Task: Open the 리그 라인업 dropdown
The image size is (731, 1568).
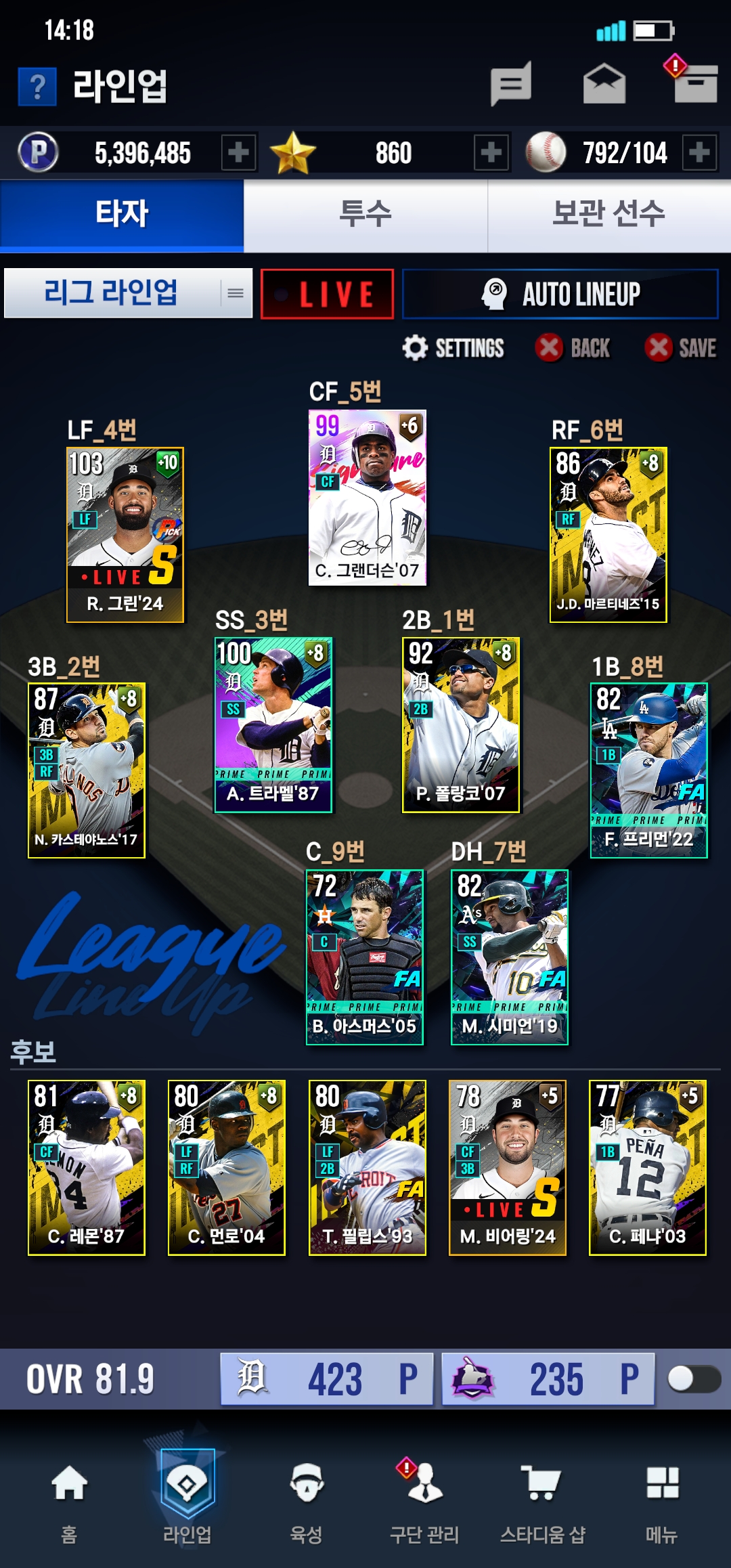Action: click(x=128, y=293)
